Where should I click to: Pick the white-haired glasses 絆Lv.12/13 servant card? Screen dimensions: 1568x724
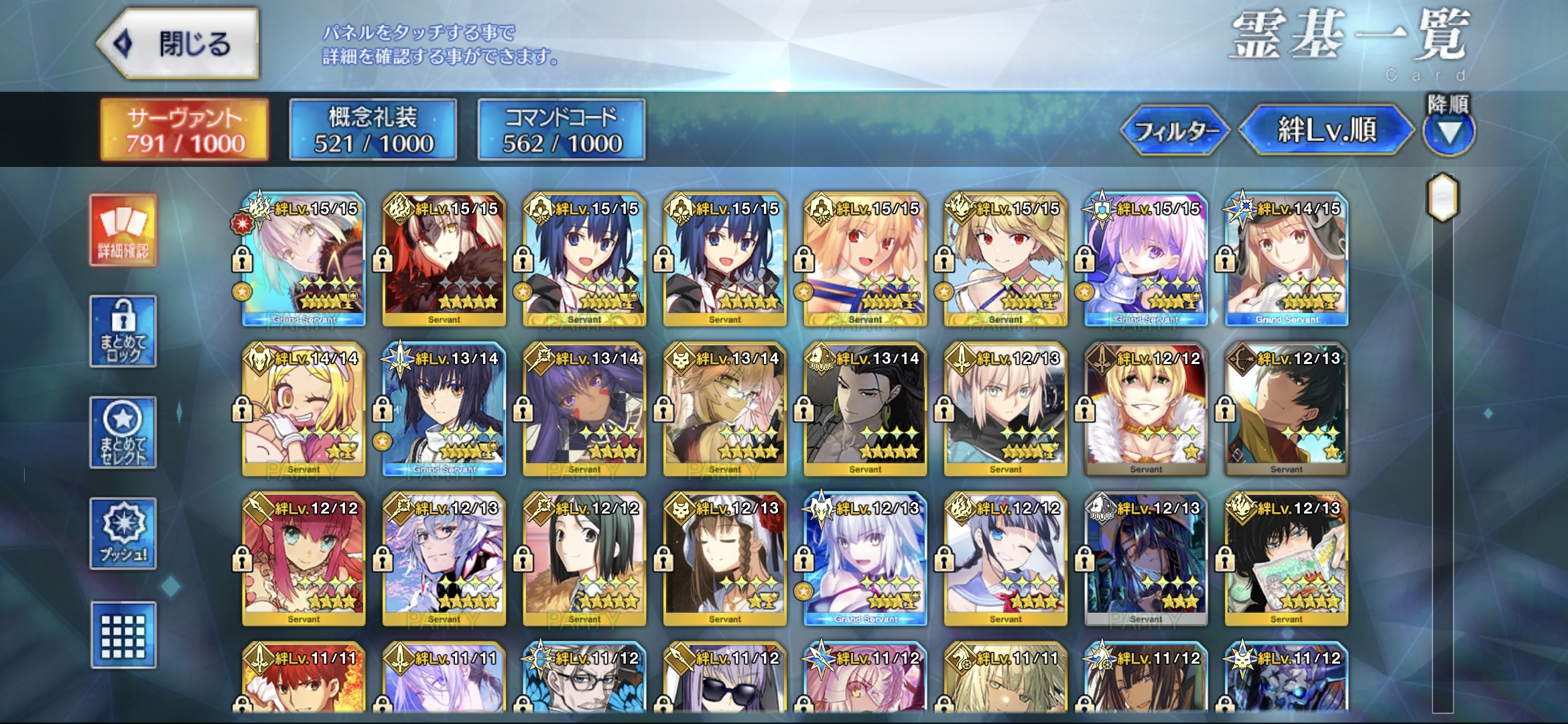444,560
